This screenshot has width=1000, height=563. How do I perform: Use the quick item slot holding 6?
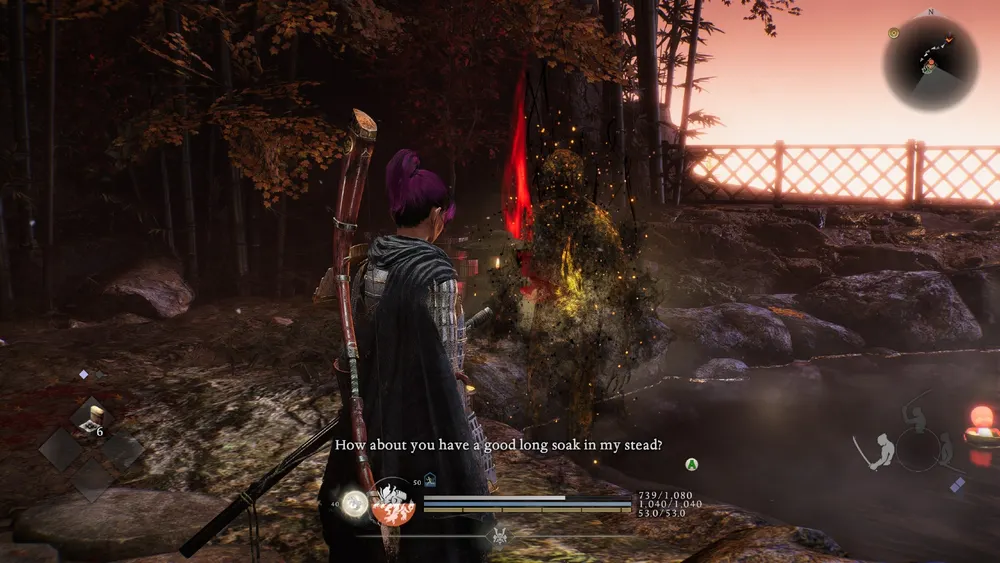(x=92, y=419)
